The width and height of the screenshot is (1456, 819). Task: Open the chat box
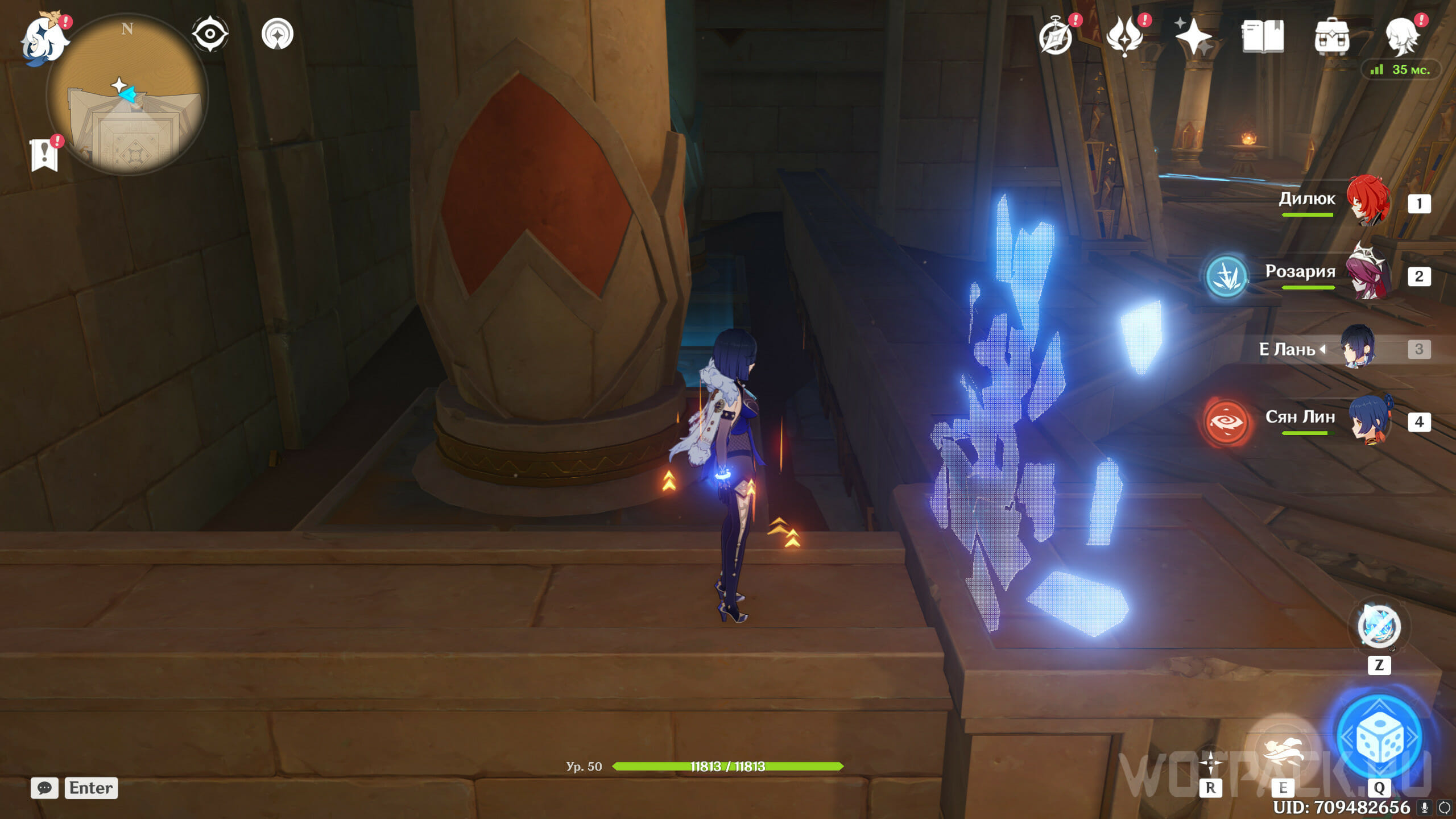tap(44, 788)
